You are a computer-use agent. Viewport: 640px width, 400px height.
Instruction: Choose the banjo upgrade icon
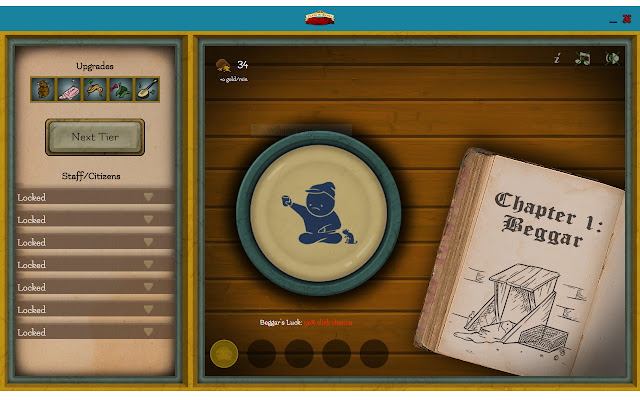click(x=147, y=89)
